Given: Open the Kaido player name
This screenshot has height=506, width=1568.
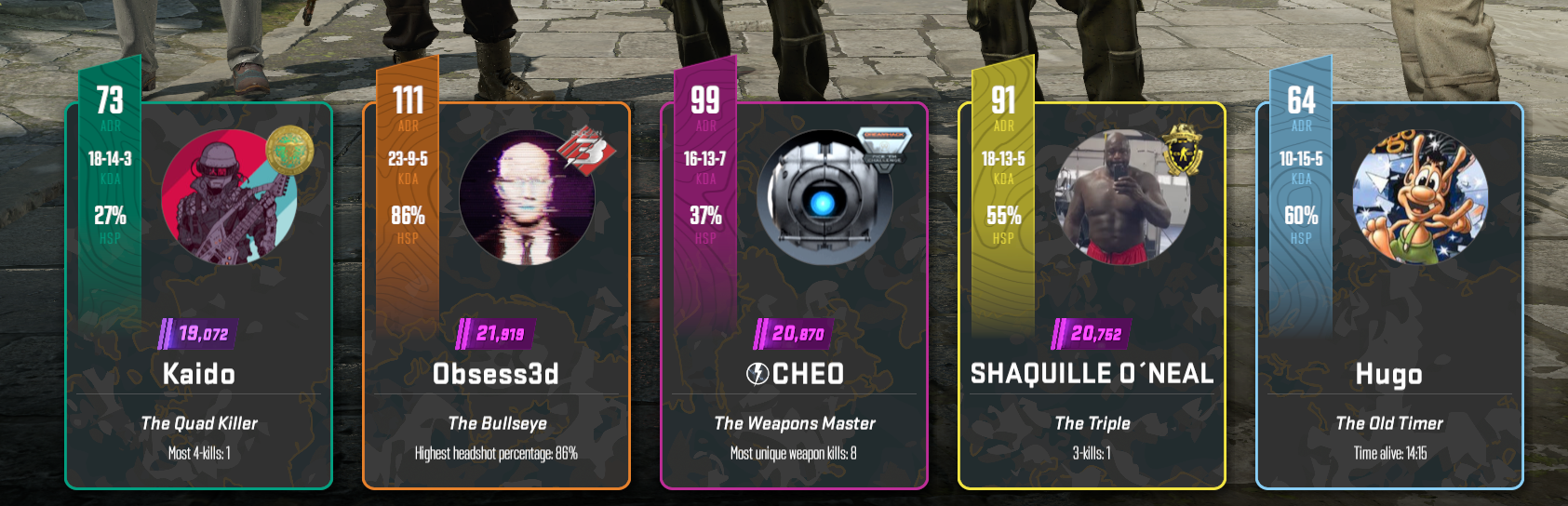Looking at the screenshot, I should pyautogui.click(x=199, y=374).
